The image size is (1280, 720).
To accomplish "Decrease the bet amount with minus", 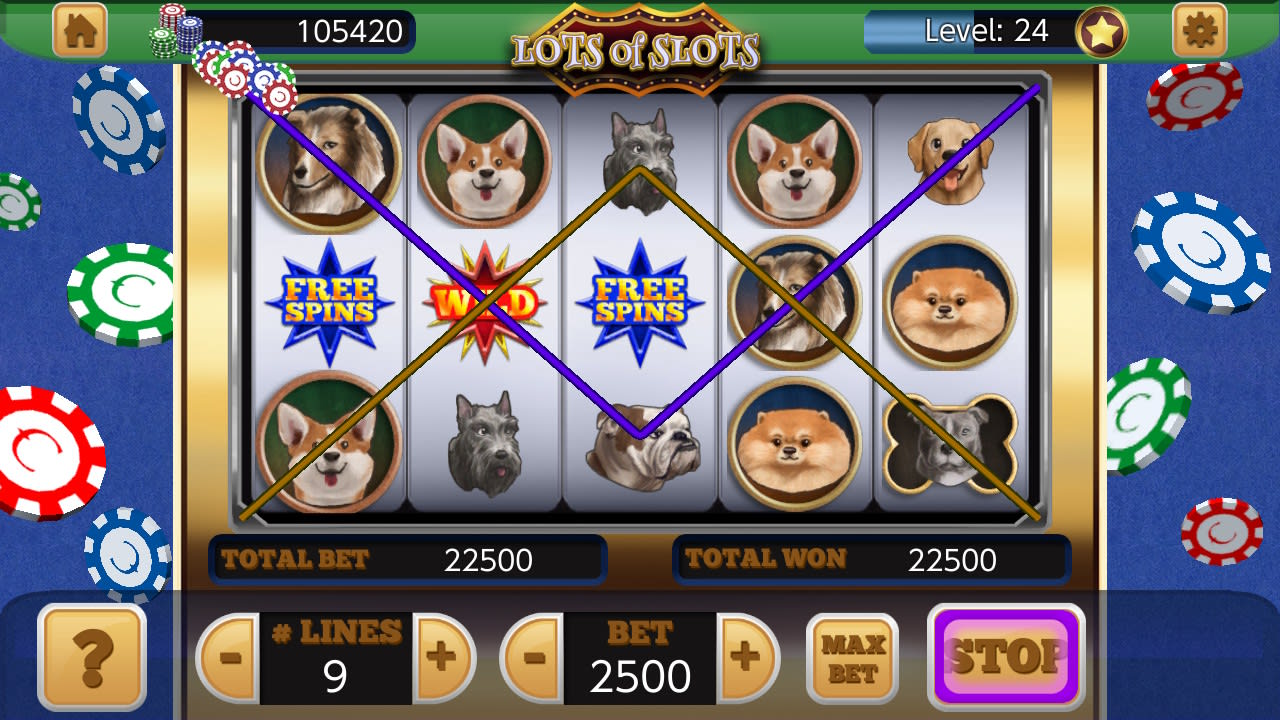I will [533, 660].
